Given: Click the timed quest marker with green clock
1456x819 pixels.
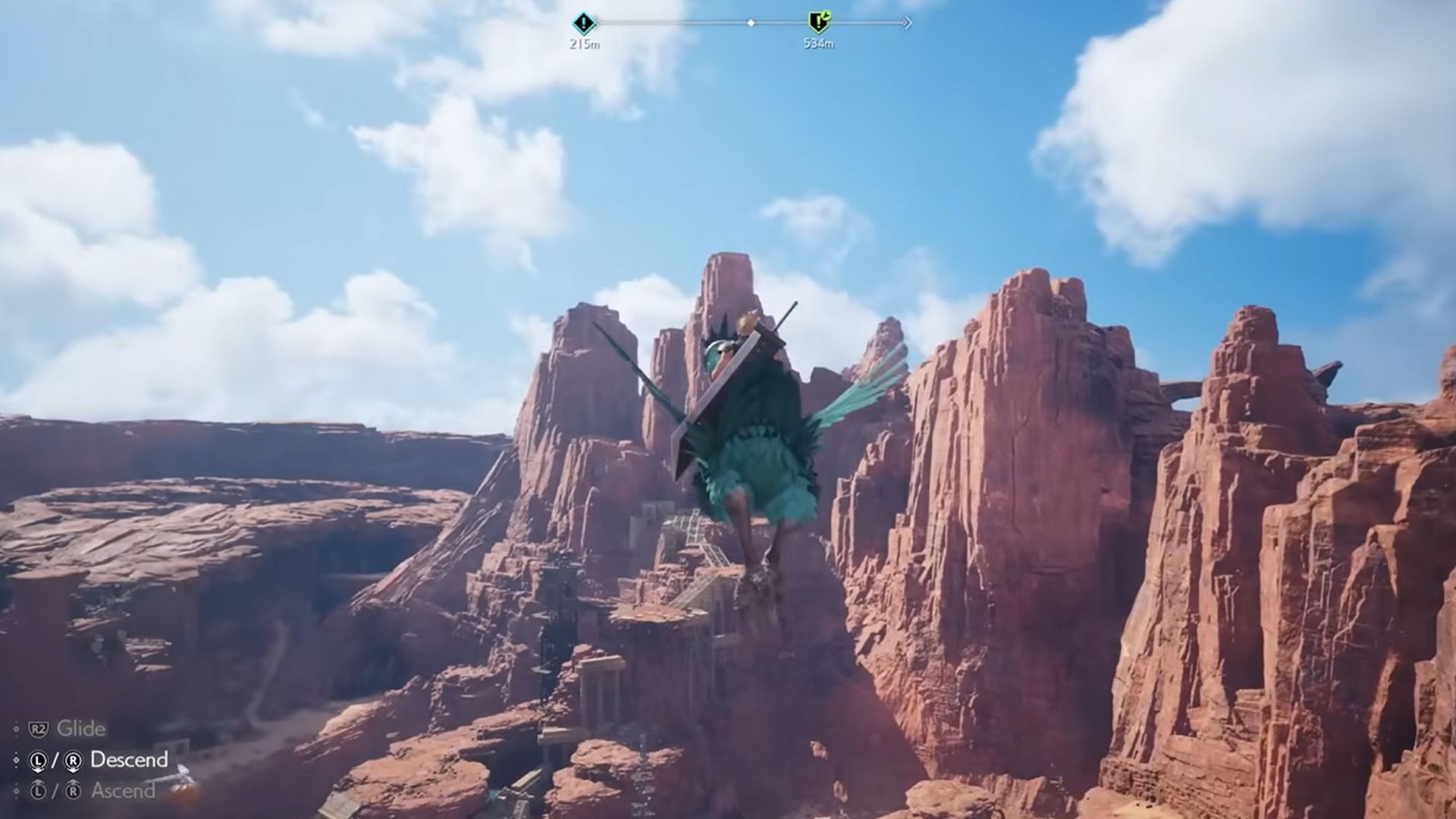Looking at the screenshot, I should 818,21.
